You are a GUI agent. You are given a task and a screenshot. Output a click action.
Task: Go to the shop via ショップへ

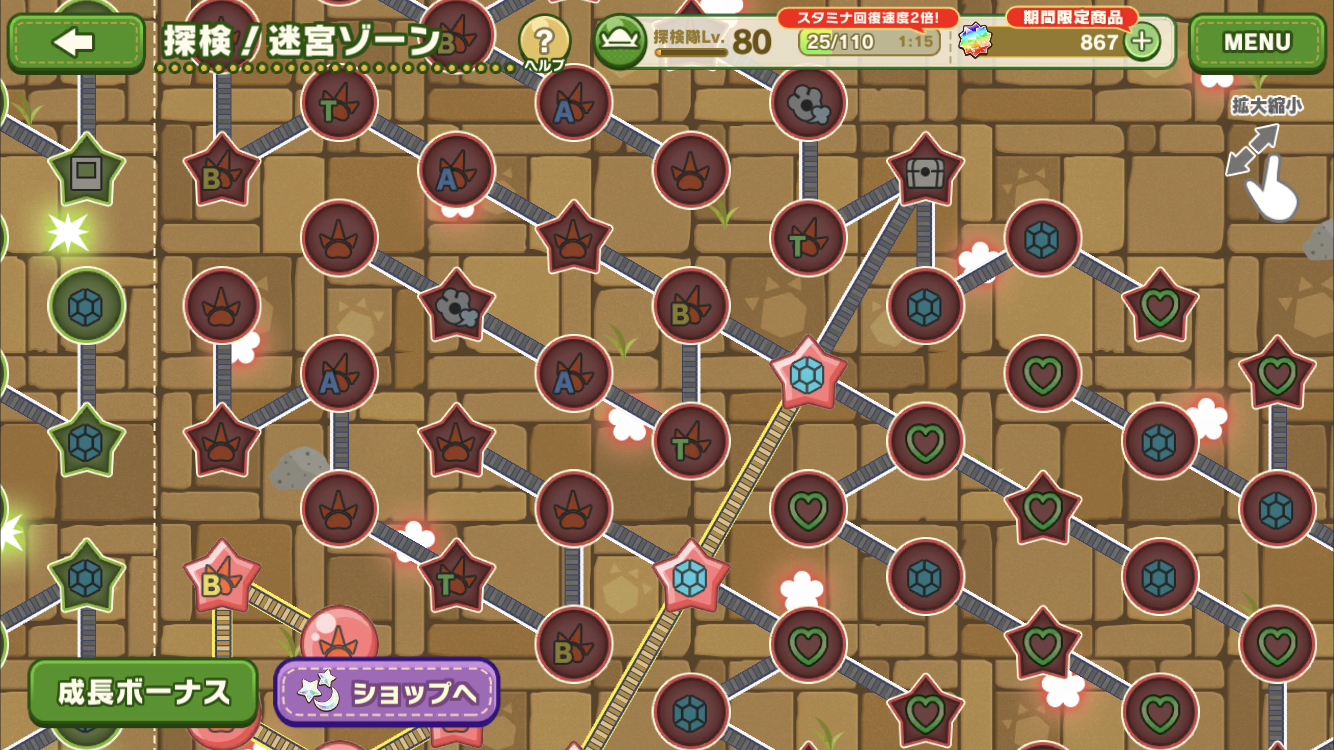pyautogui.click(x=387, y=692)
